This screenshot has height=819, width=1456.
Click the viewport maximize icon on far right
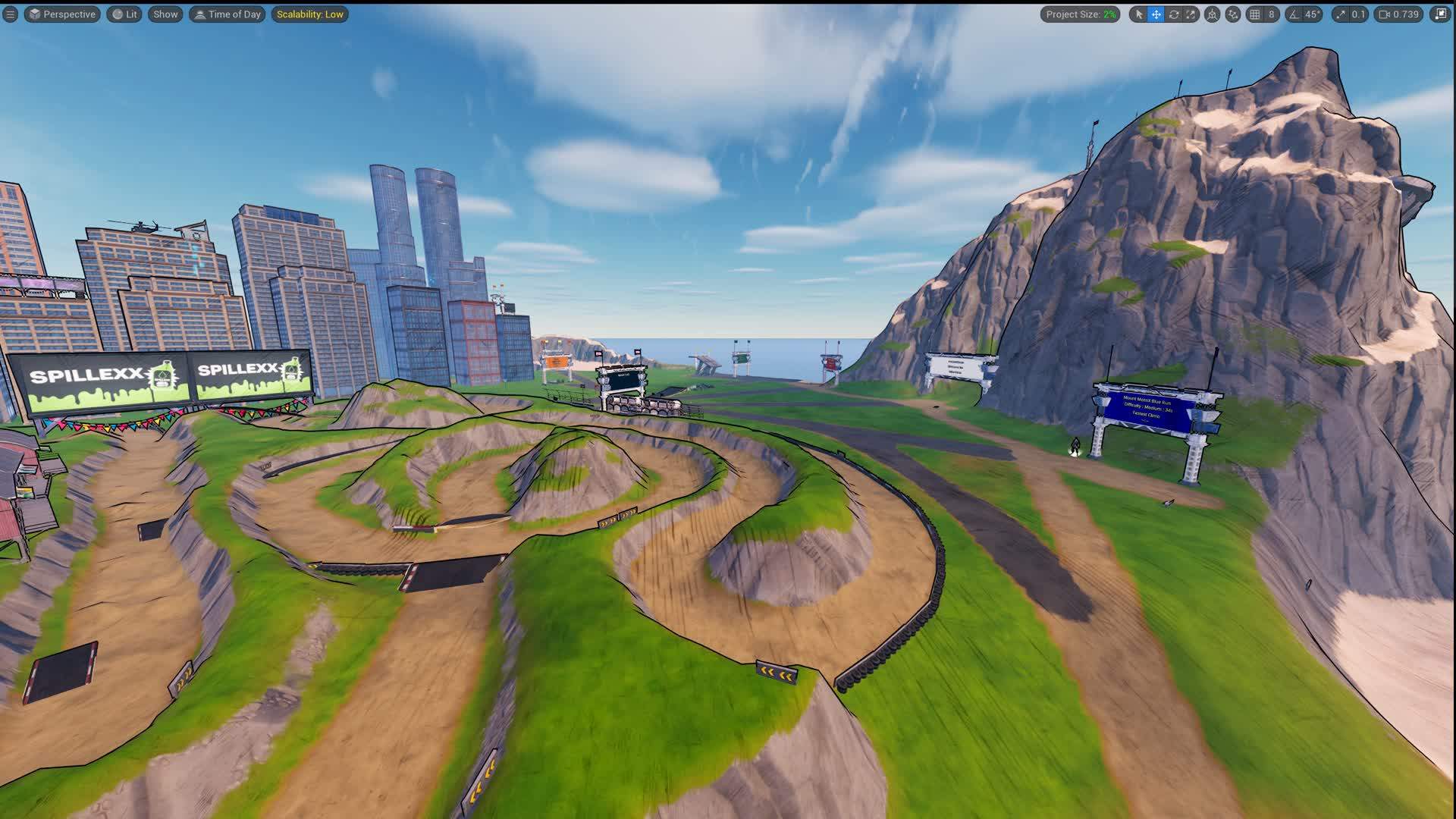coord(1442,14)
